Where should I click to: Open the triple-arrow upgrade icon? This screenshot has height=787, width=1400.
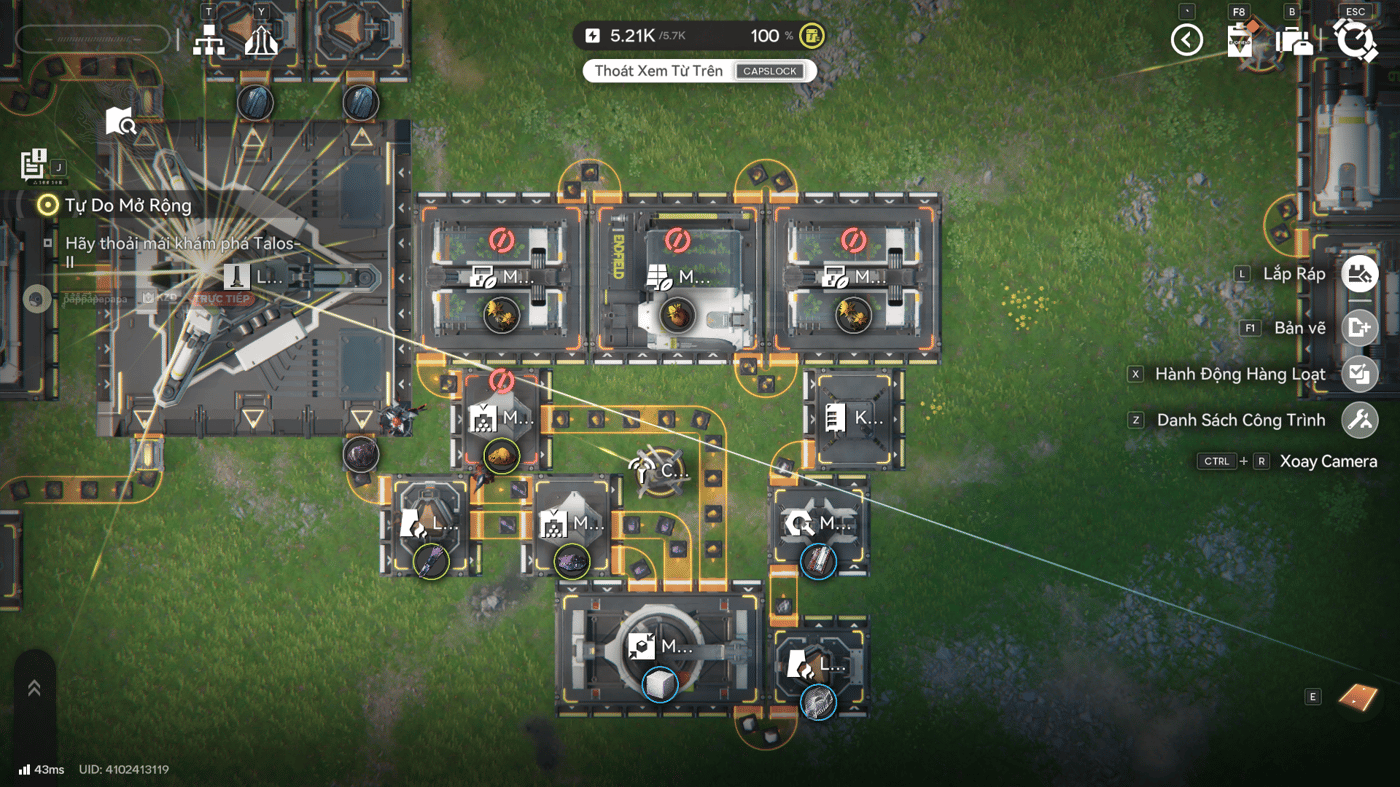click(x=261, y=40)
